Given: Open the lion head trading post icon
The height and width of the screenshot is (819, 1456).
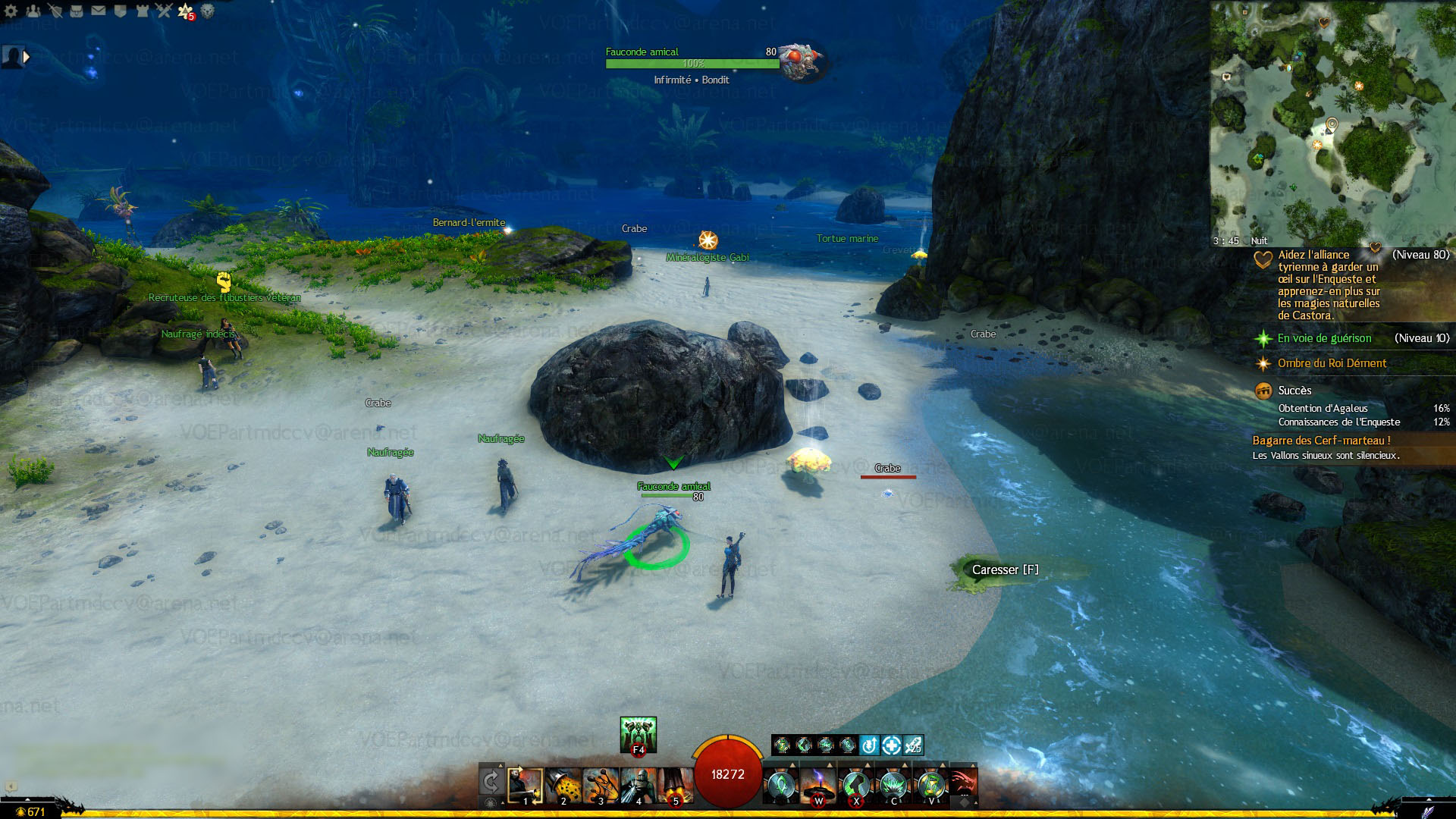Looking at the screenshot, I should pyautogui.click(x=207, y=11).
